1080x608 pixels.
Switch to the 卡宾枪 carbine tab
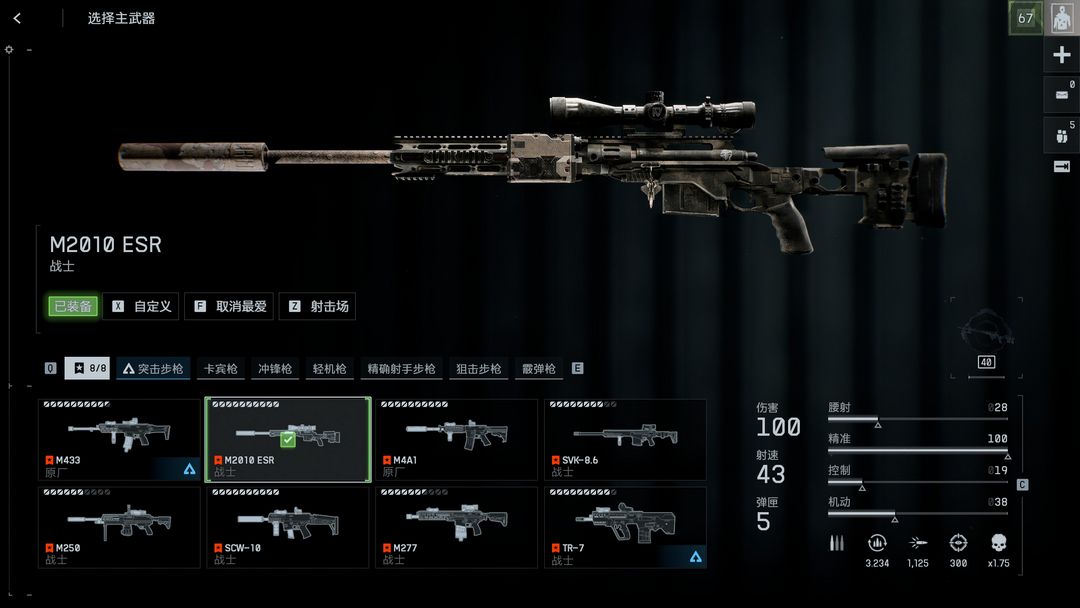(220, 368)
